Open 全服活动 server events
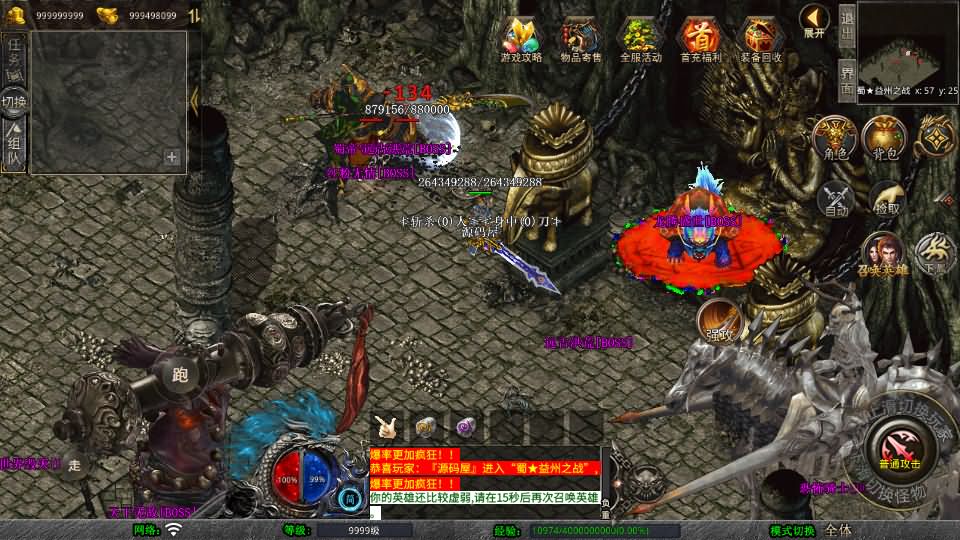This screenshot has width=960, height=540. pyautogui.click(x=641, y=39)
